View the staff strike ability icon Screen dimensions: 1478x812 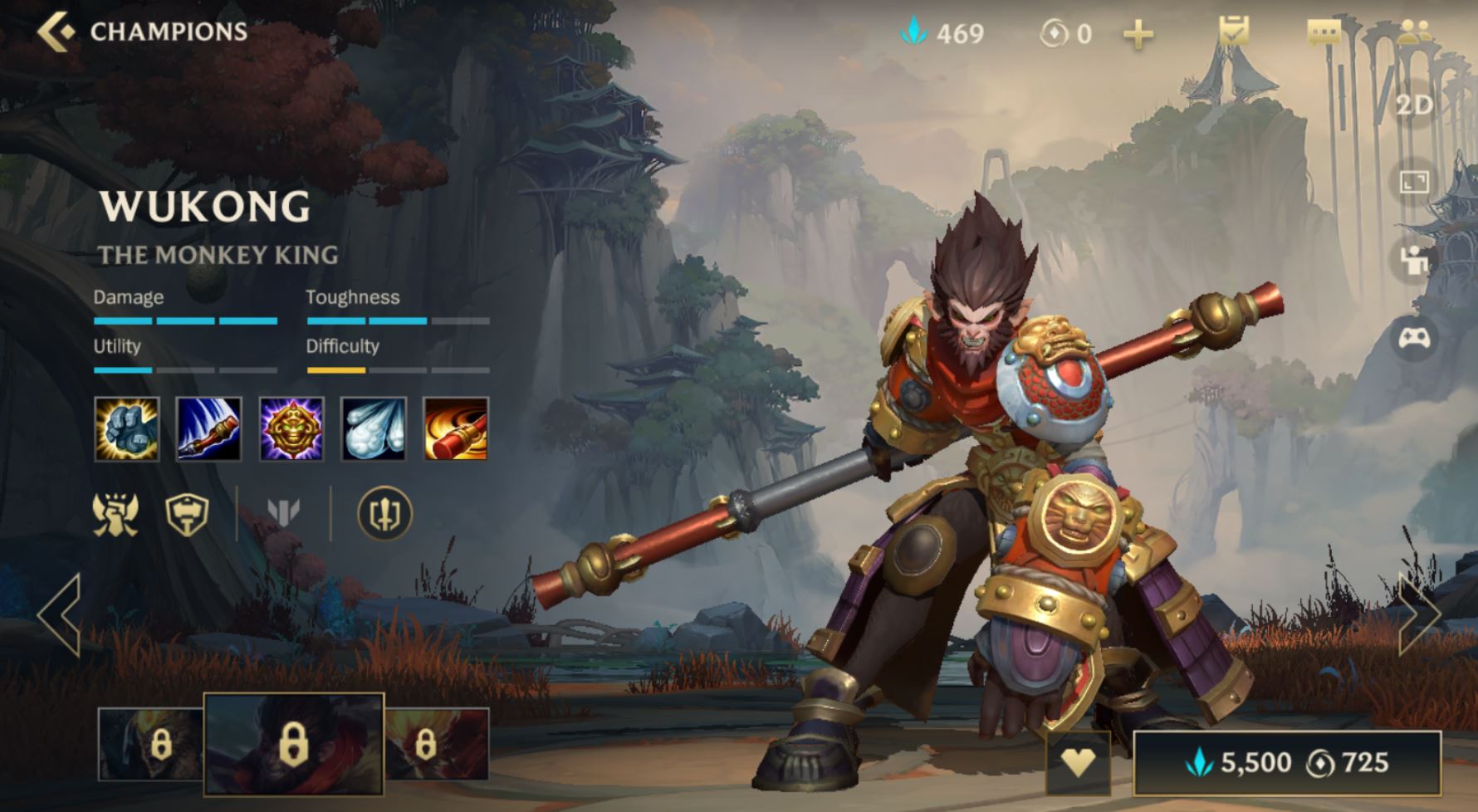click(x=209, y=428)
